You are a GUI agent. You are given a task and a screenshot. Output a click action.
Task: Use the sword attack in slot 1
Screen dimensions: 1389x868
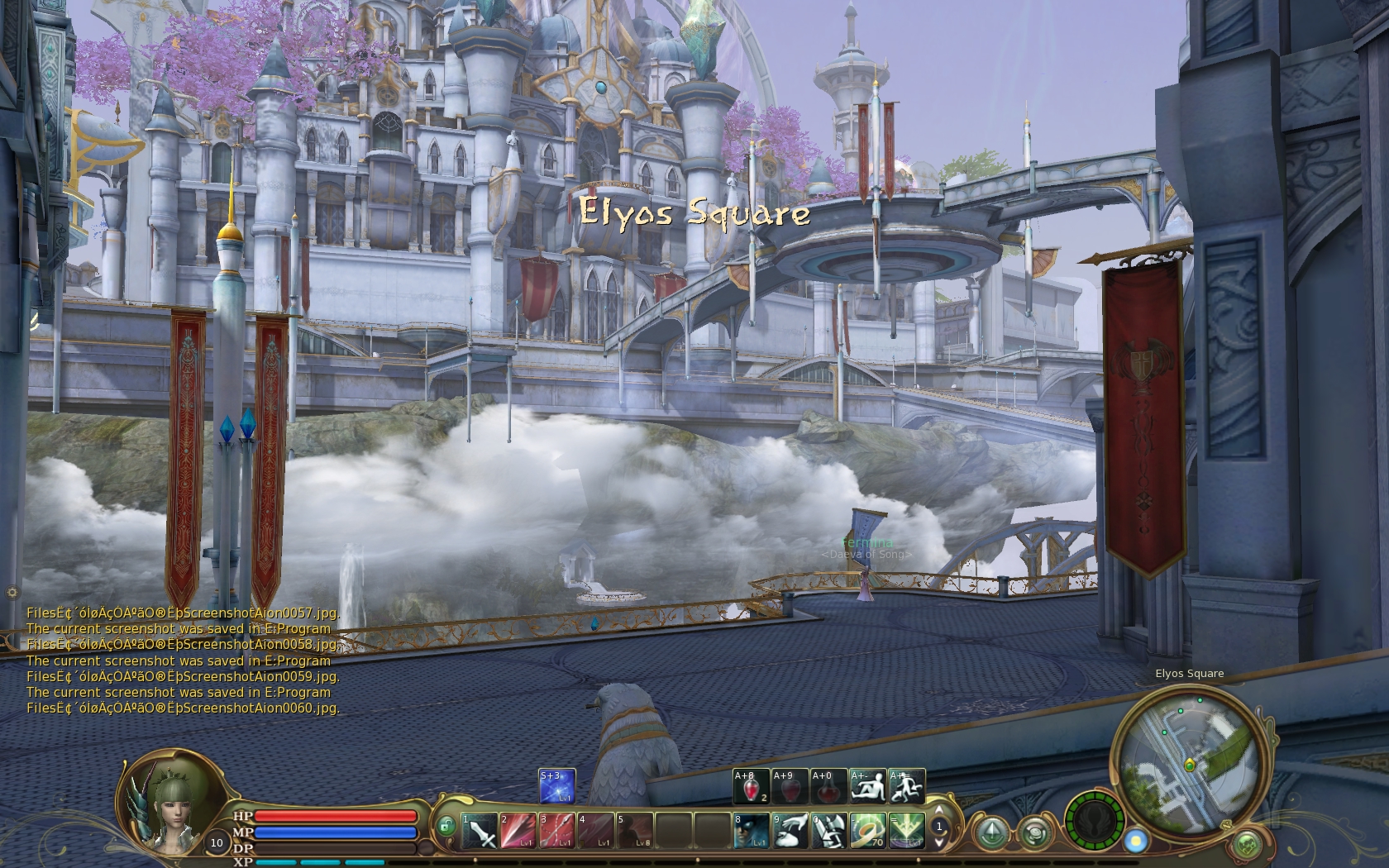[479, 830]
